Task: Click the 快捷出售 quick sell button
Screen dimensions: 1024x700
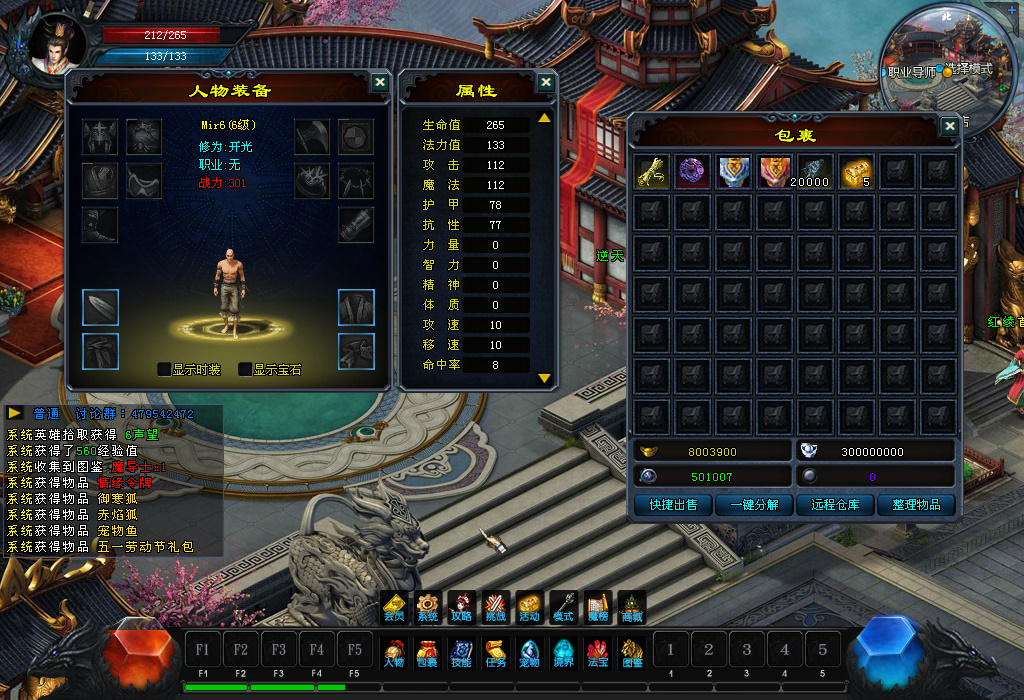Action: pos(673,505)
